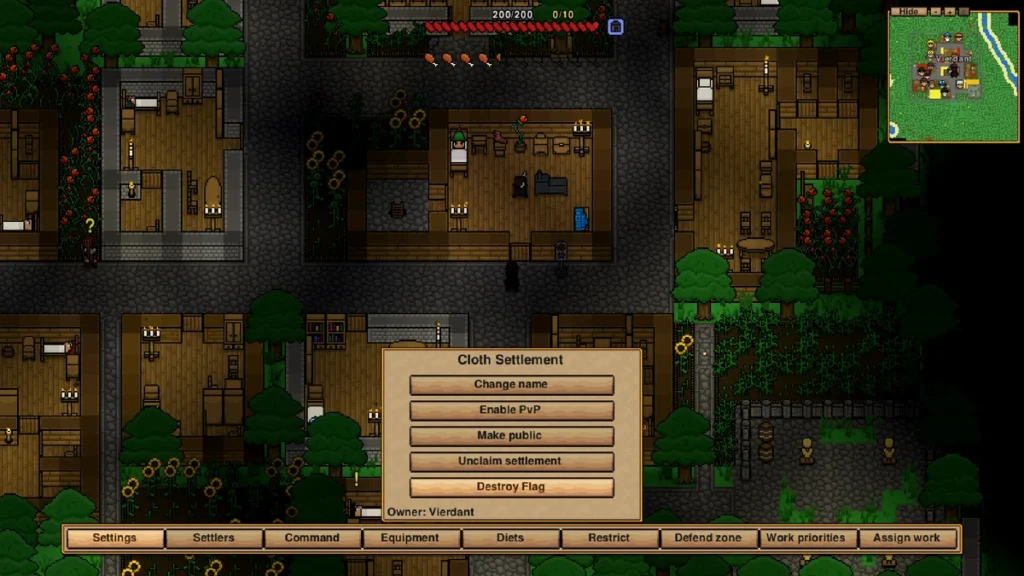View the Work priorities tab

[806, 538]
